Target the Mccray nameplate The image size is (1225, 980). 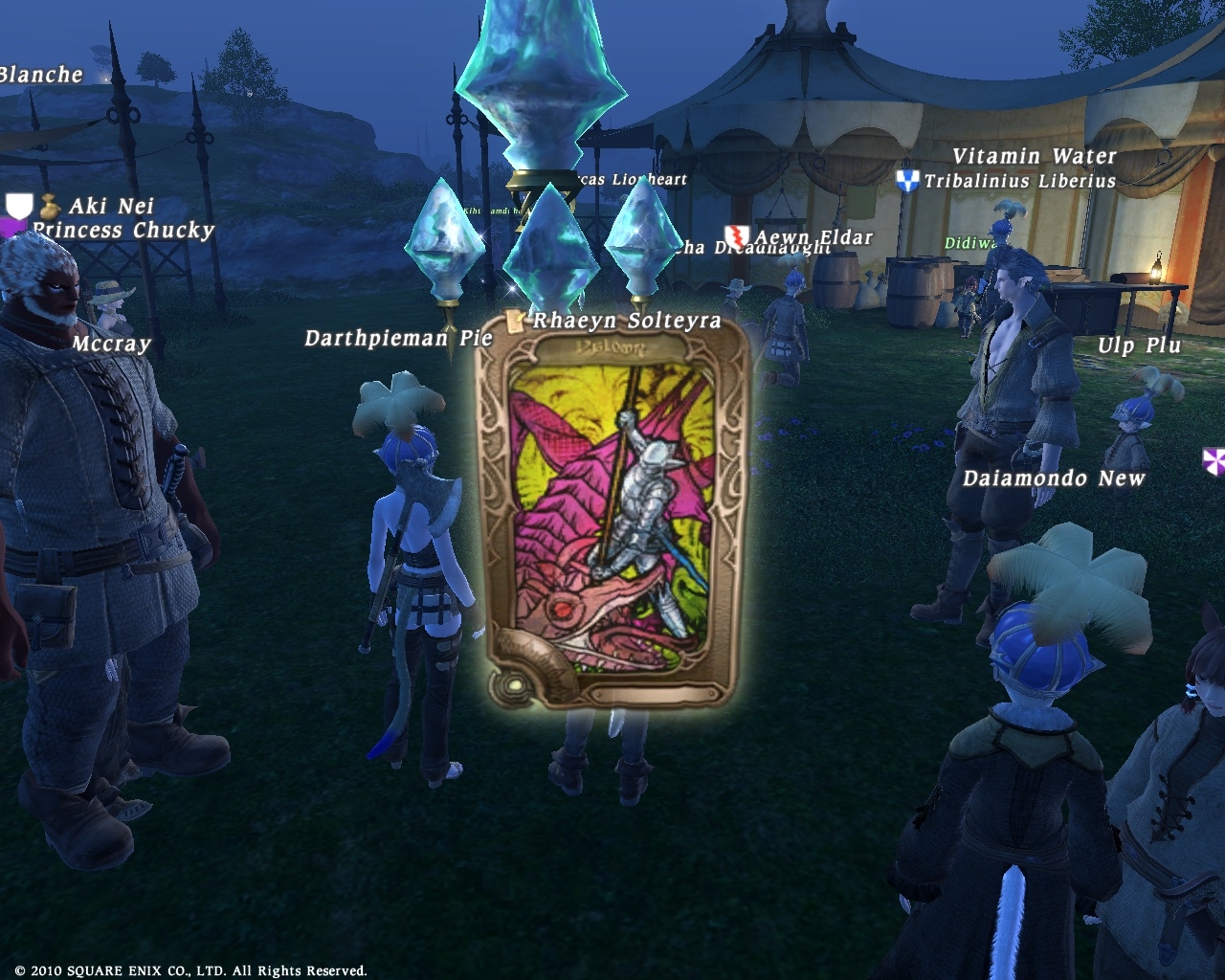pos(112,343)
